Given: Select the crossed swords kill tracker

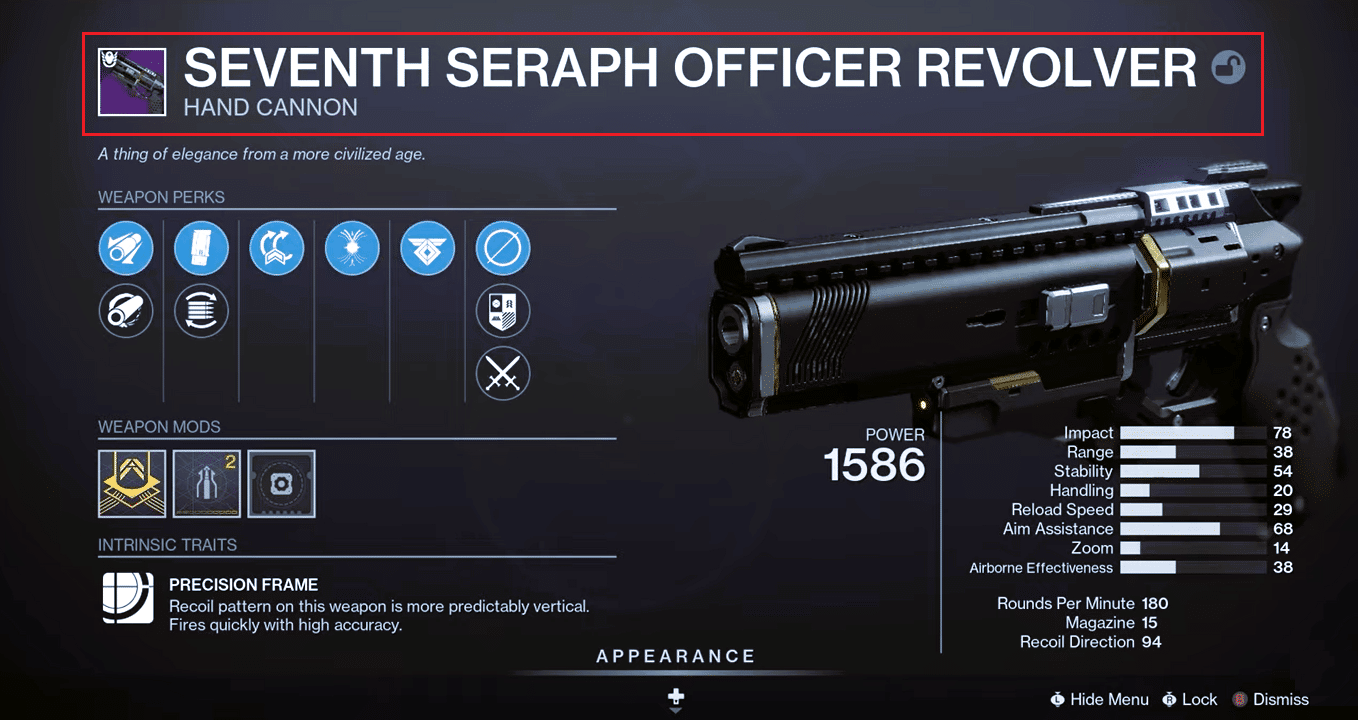Looking at the screenshot, I should [x=502, y=374].
